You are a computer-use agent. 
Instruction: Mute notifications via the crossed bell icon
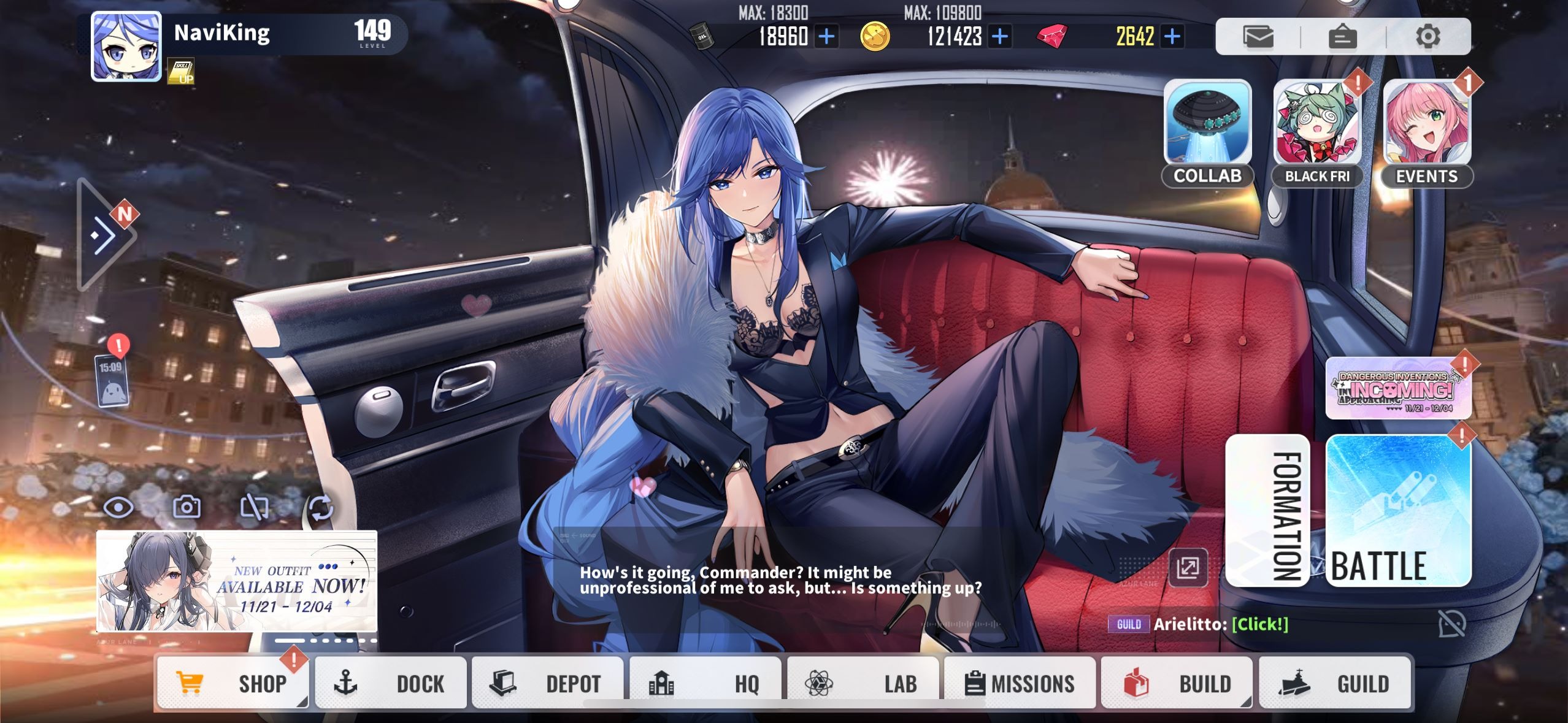click(x=1451, y=624)
